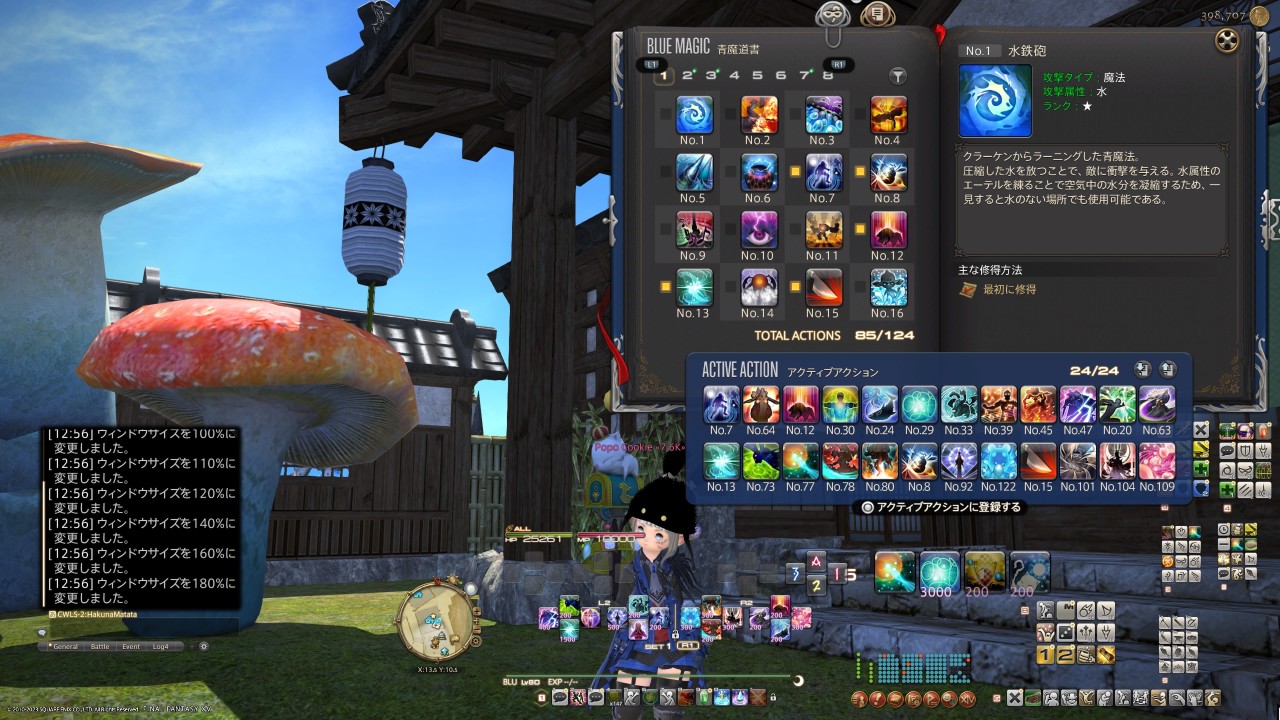
Task: Toggle the checkbox beside spell No.7
Action: tap(795, 172)
